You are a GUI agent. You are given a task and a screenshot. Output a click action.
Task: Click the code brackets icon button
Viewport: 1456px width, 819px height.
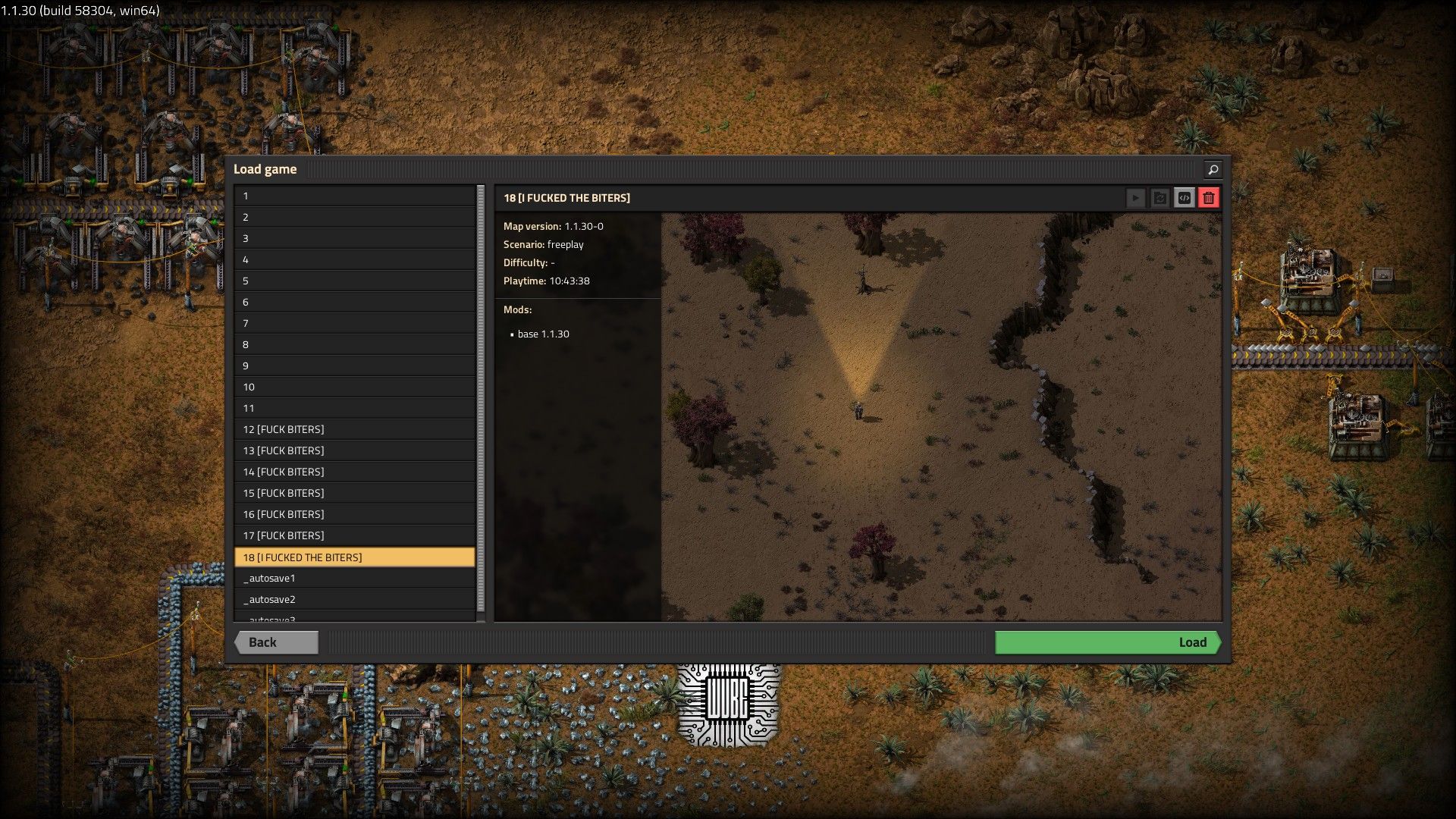pyautogui.click(x=1184, y=198)
